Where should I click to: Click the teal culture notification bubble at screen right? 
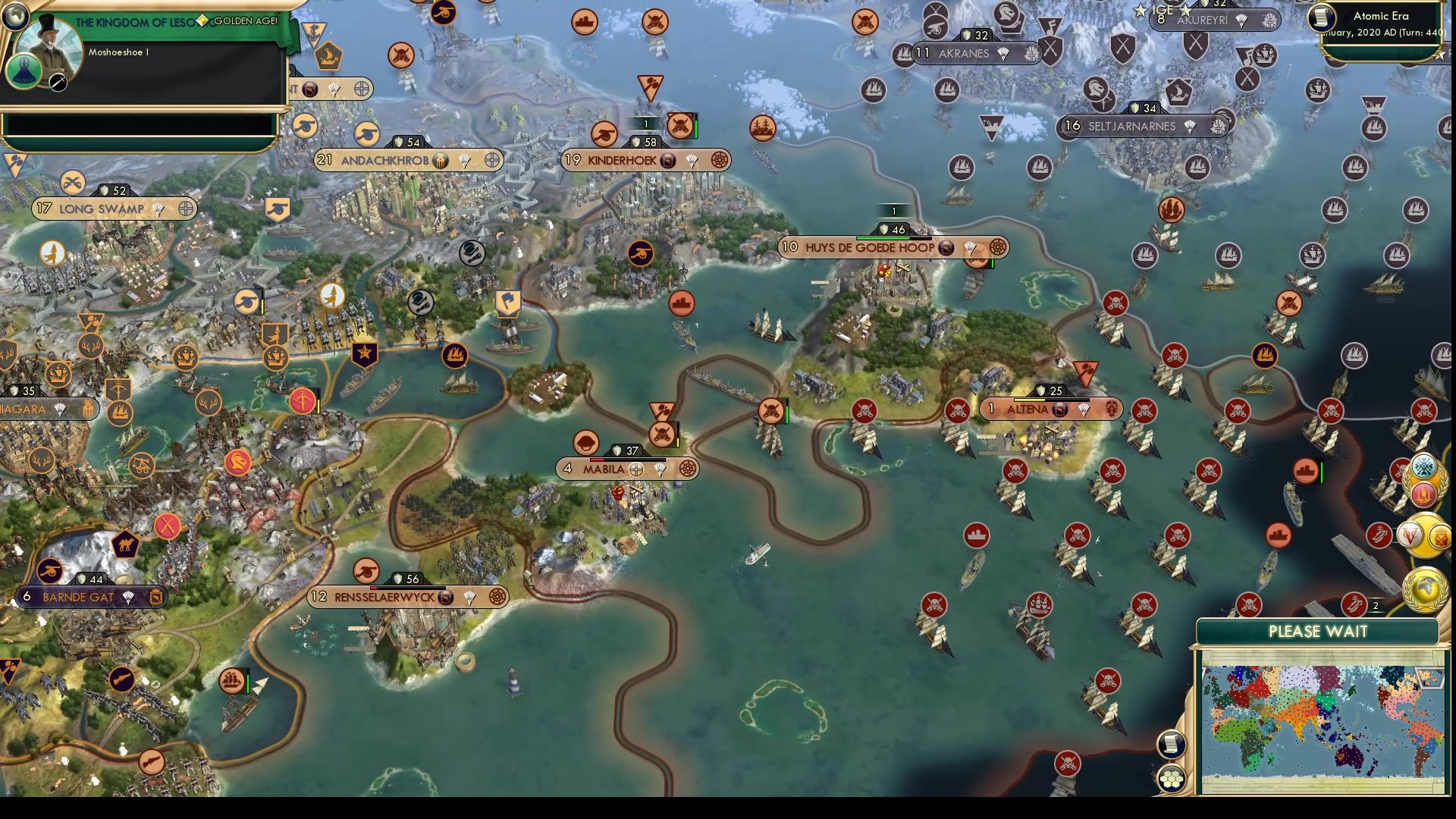tap(1423, 467)
